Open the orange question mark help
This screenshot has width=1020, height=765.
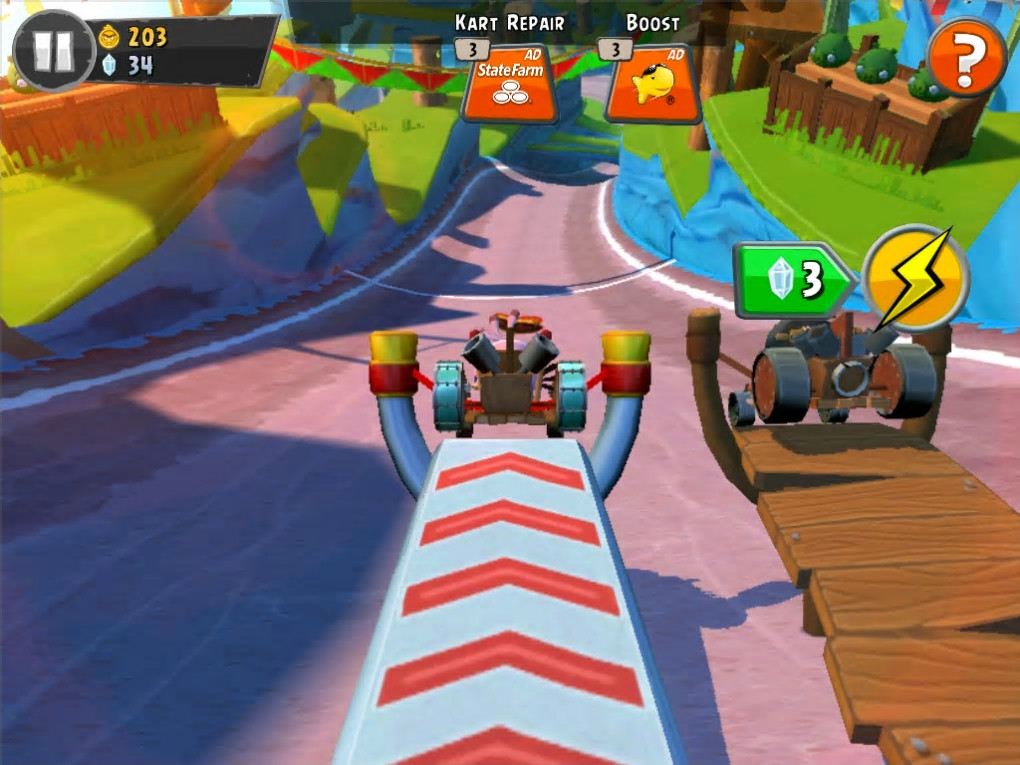pos(965,61)
